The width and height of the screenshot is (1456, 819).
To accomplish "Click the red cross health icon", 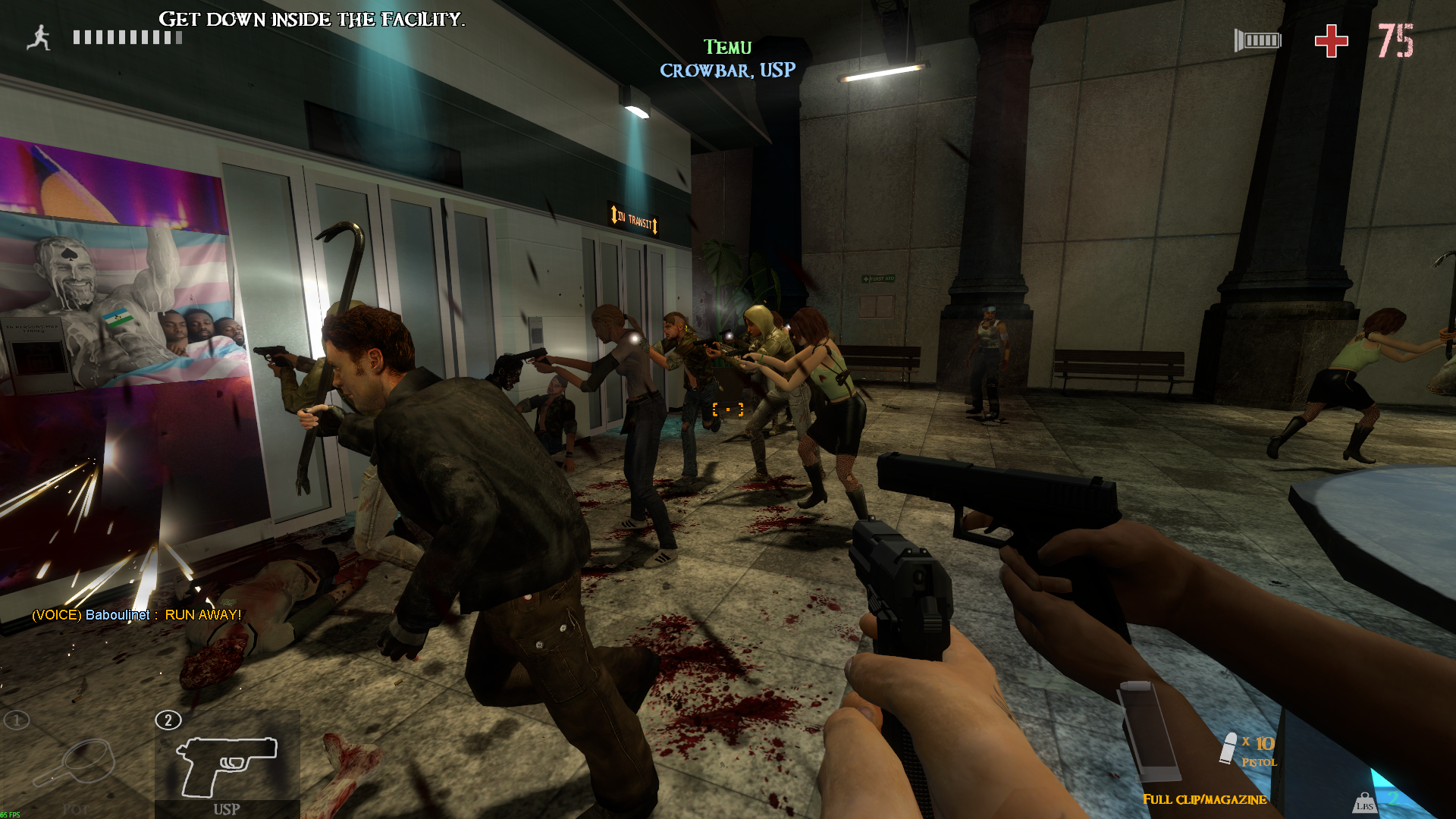I will [x=1331, y=41].
